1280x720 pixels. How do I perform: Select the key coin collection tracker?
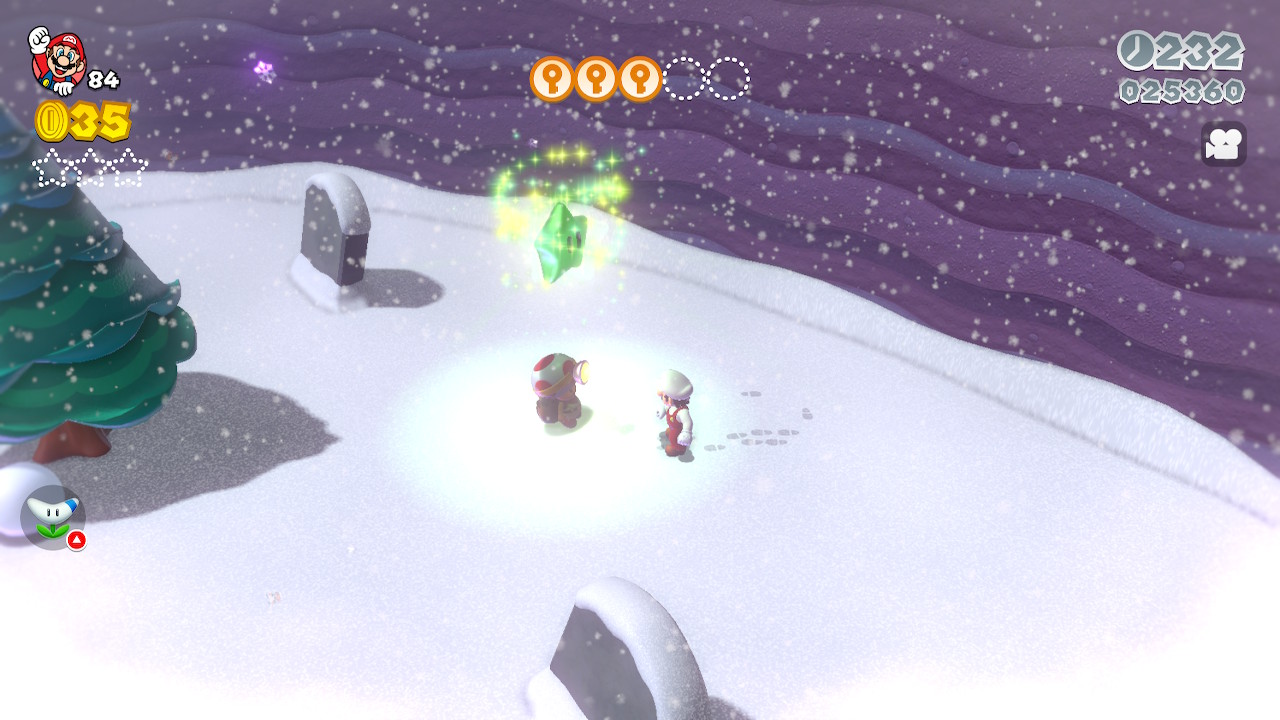pos(639,79)
